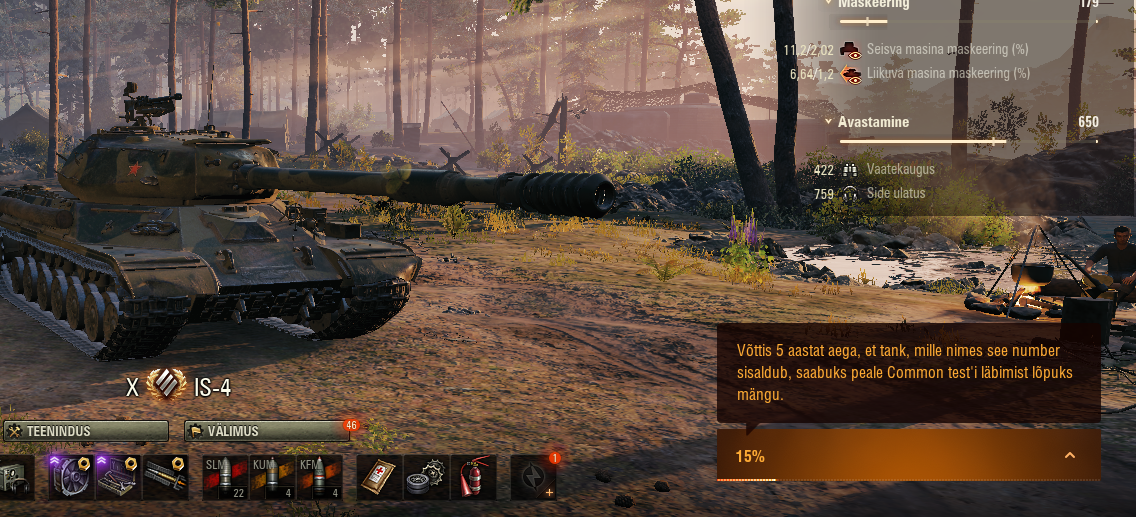Image resolution: width=1136 pixels, height=517 pixels.
Task: Open the empty lightning bolt slot
Action: pyautogui.click(x=533, y=478)
